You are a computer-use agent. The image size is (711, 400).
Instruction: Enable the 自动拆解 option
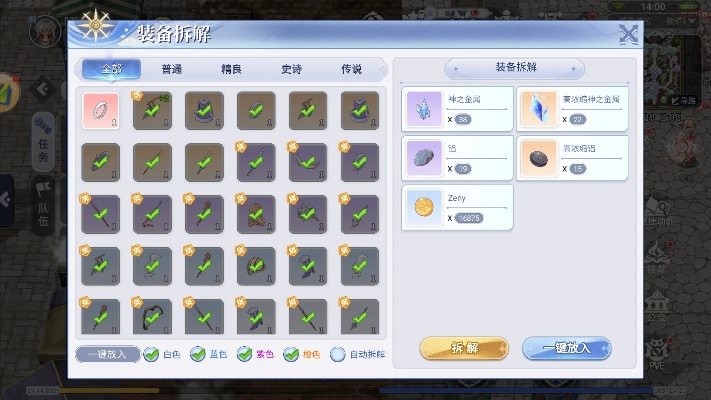click(x=338, y=353)
